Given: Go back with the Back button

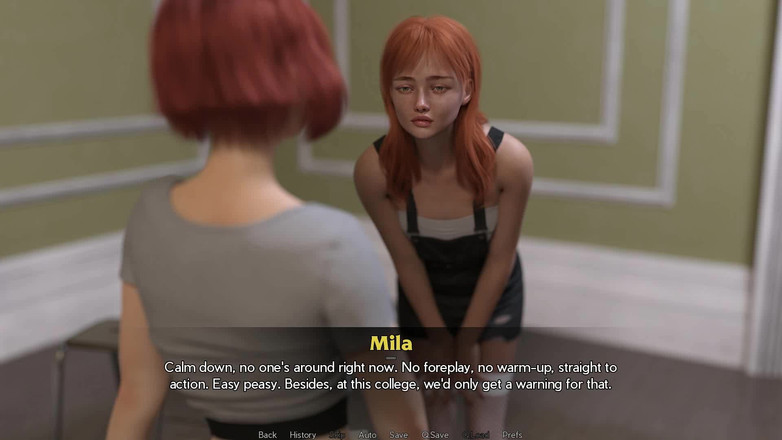Looking at the screenshot, I should (x=267, y=435).
